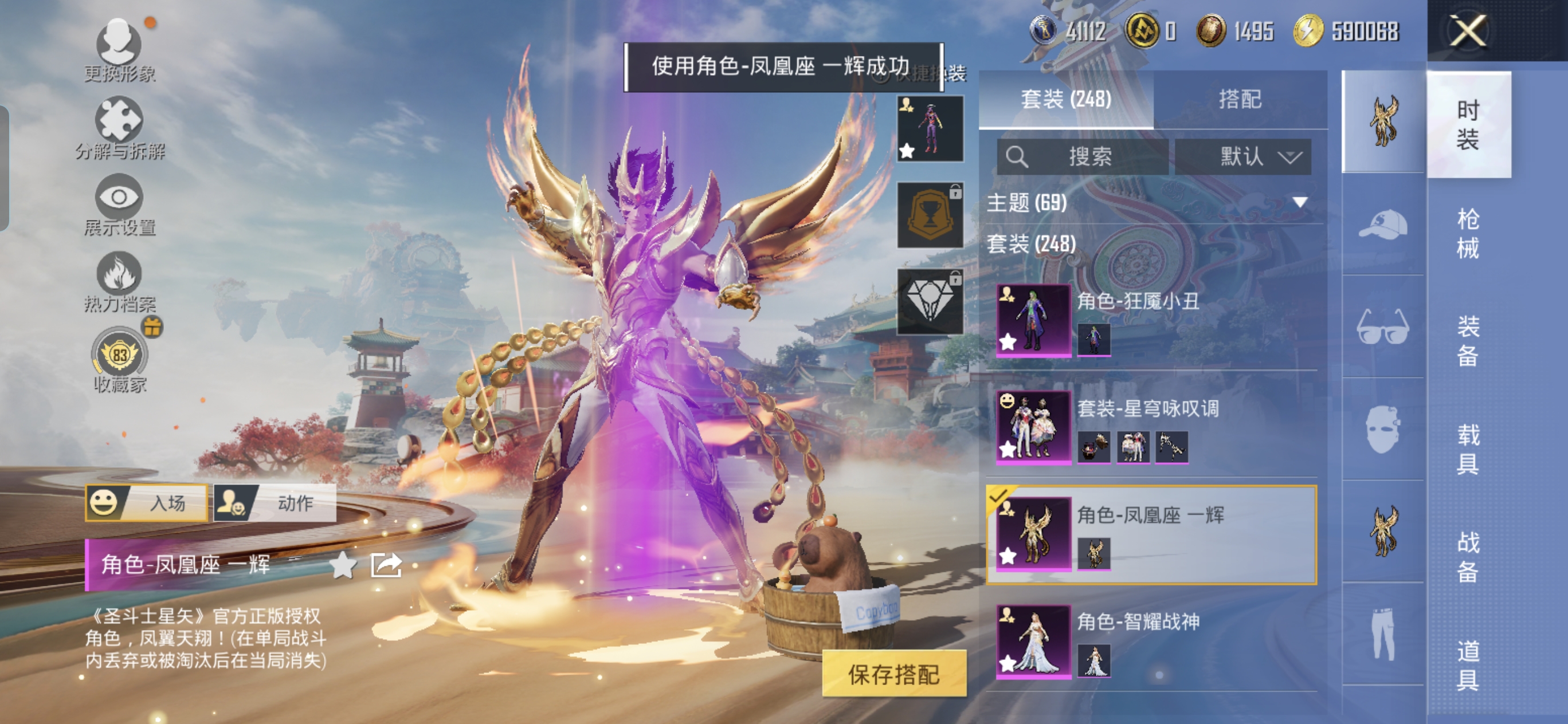Open 更换形象 change appearance
The height and width of the screenshot is (724, 1568).
119,49
